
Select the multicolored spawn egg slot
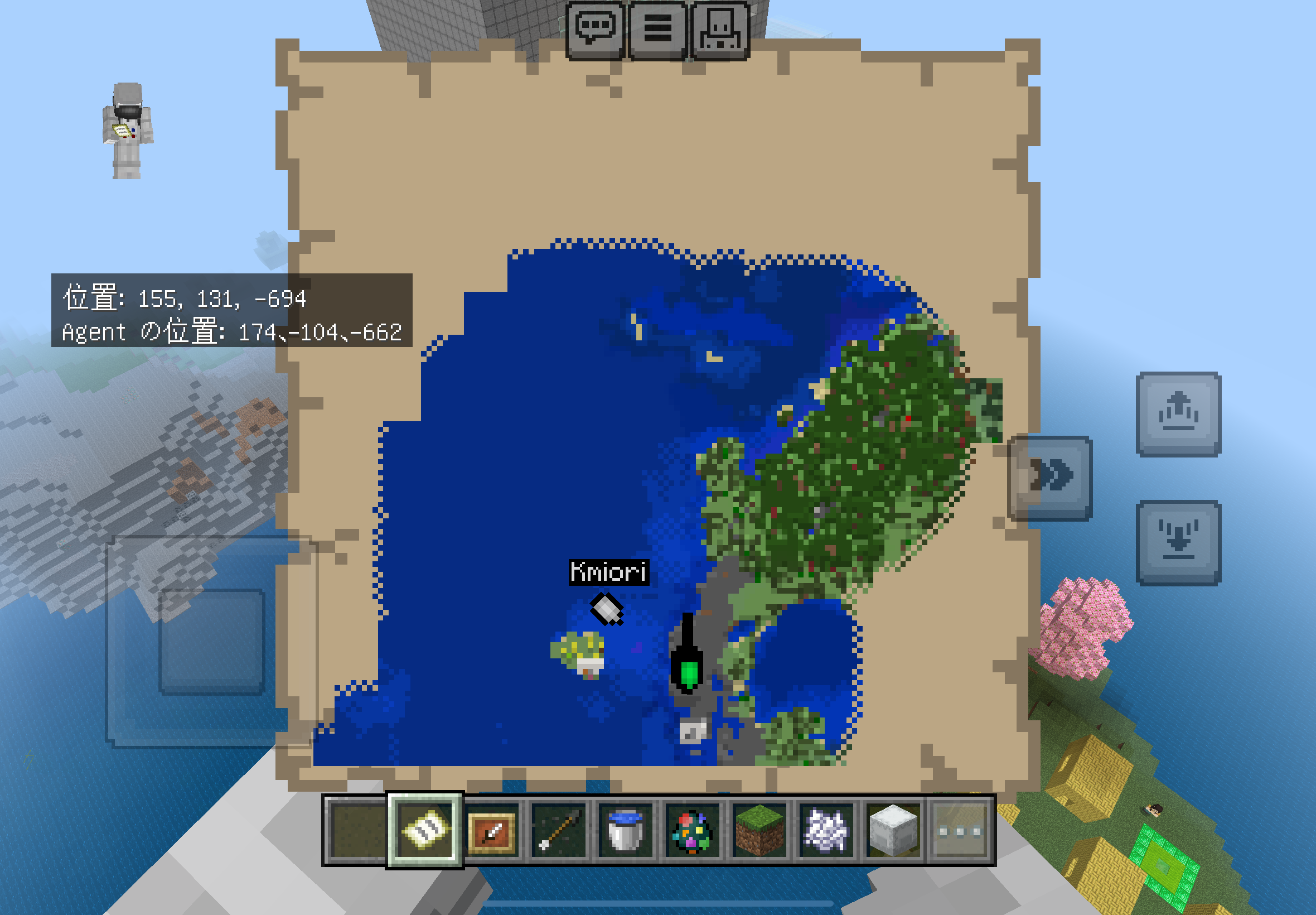[692, 830]
